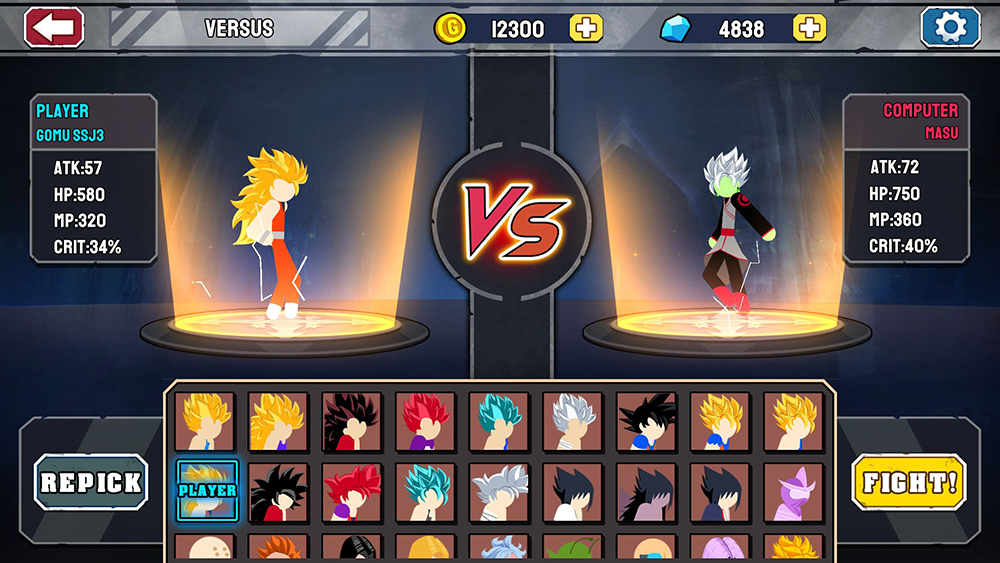This screenshot has height=563, width=1000.
Task: Buy more blue gems with plus button
Action: point(809,28)
